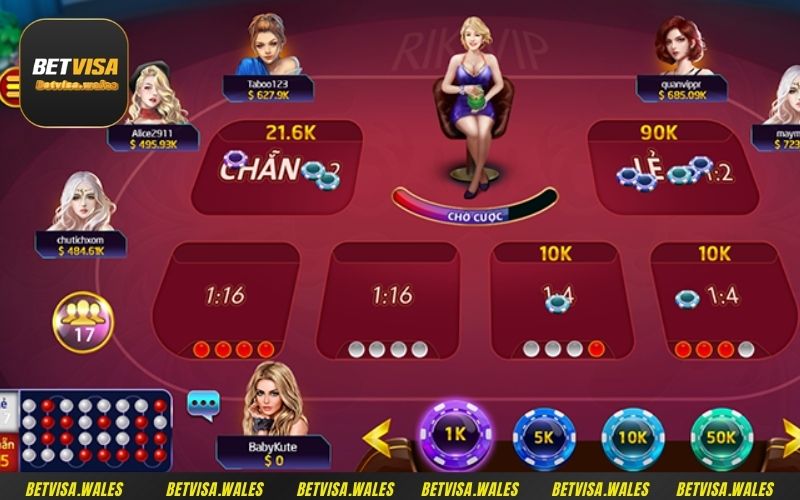Open chutichxom's player avatar
Screen dimensions: 800x500
(x=81, y=203)
